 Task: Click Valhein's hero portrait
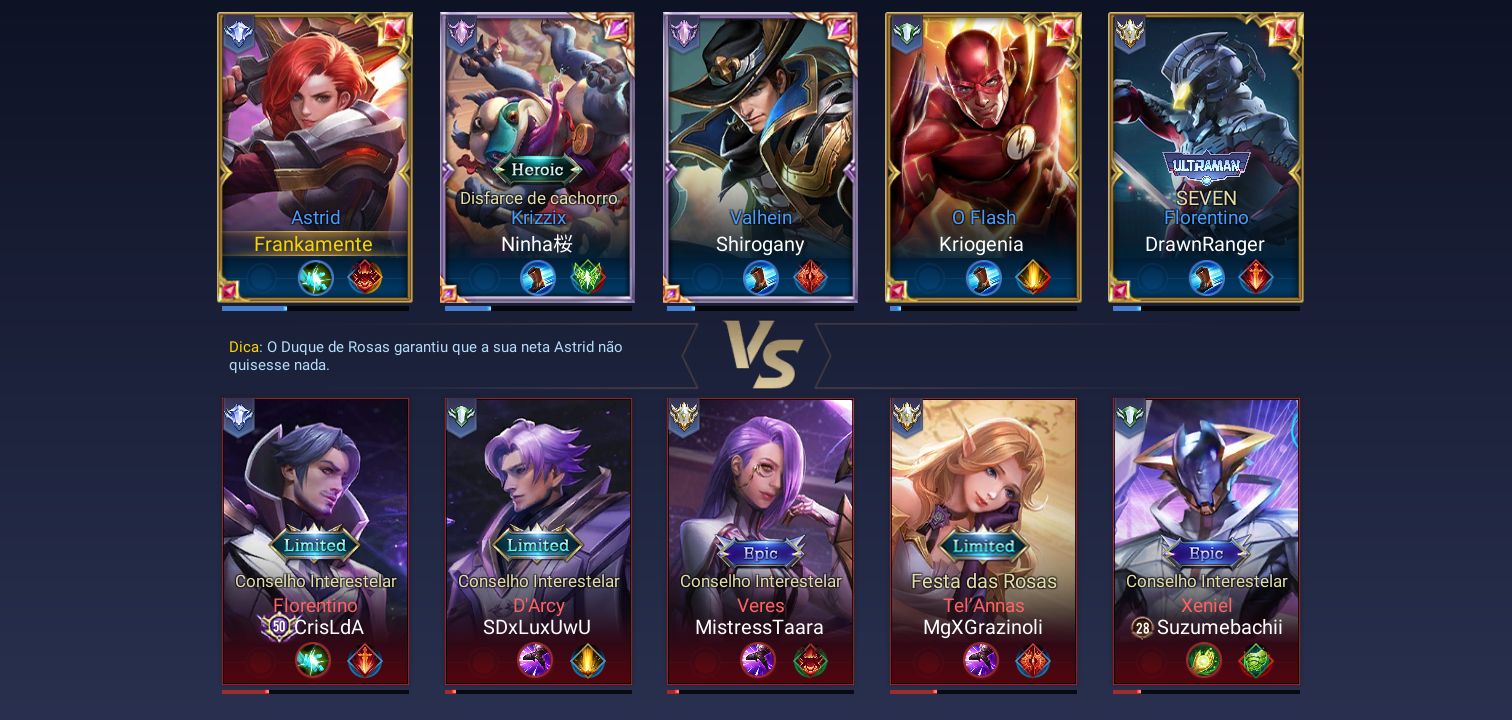[x=760, y=110]
